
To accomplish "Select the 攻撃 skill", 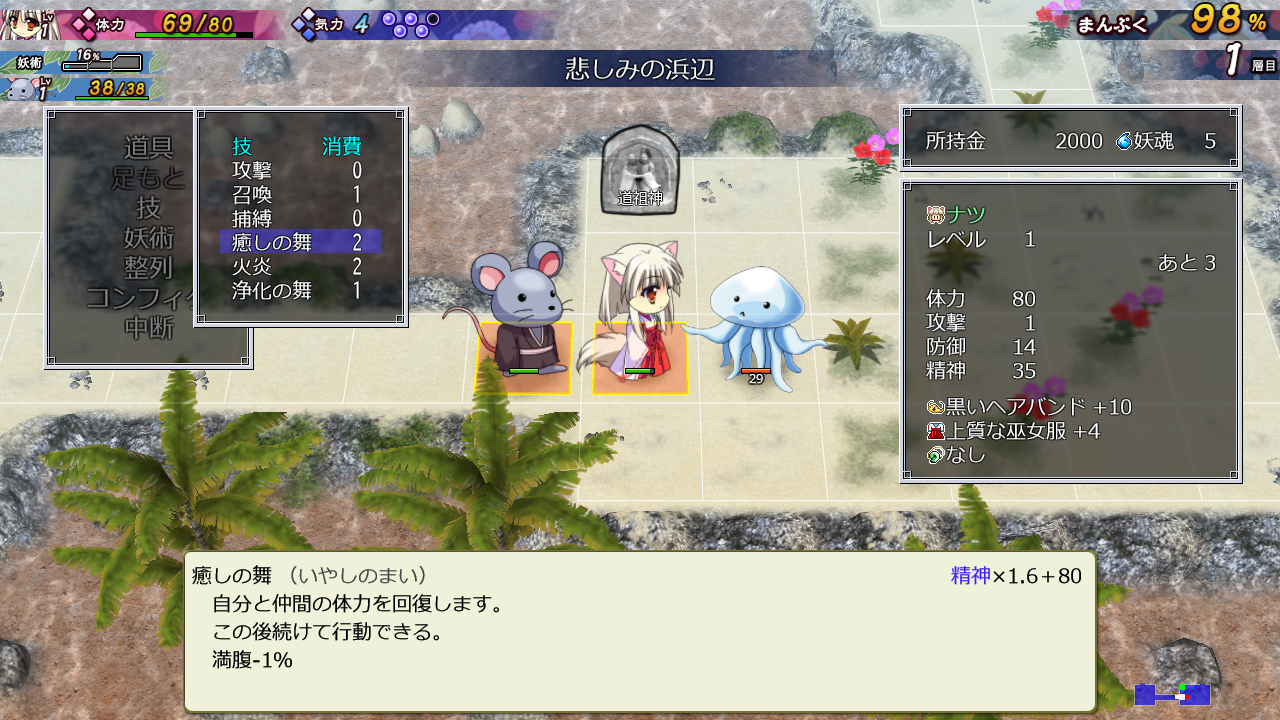I will tap(253, 171).
